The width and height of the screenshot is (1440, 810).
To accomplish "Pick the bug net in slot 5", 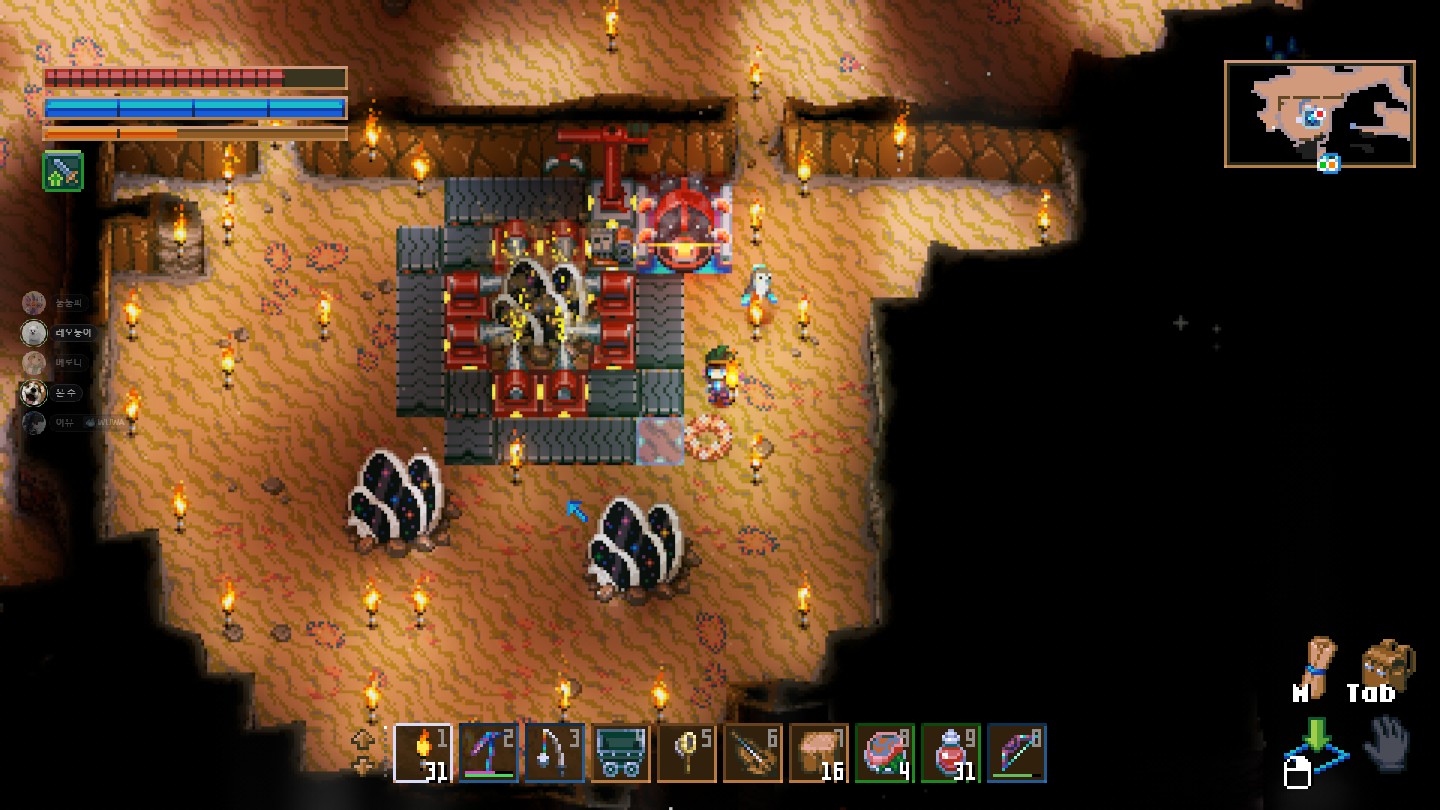I will point(687,752).
